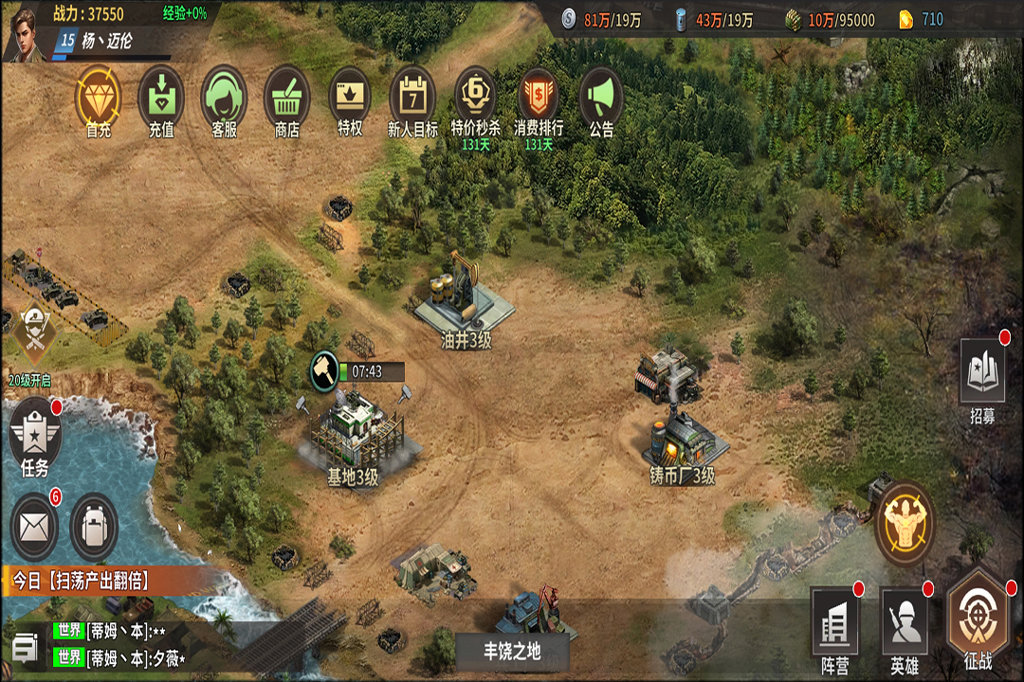Contact 客服 customer service
The width and height of the screenshot is (1024, 682).
click(x=224, y=97)
